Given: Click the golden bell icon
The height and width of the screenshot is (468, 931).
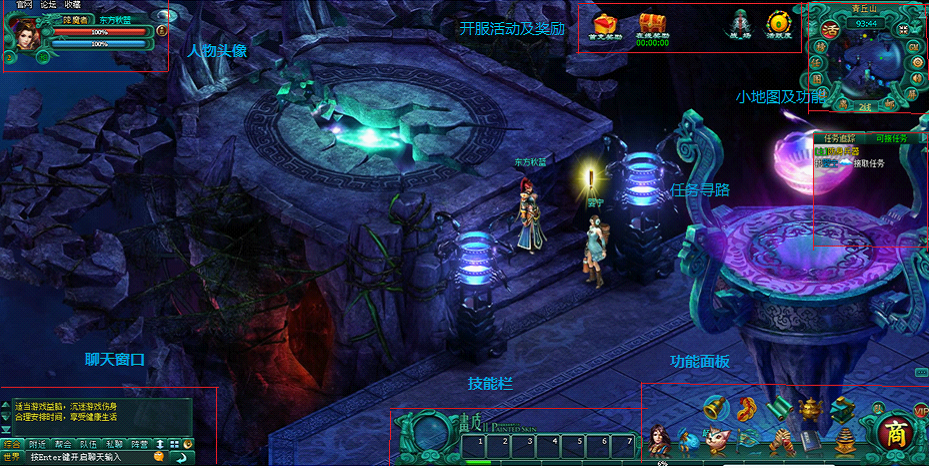Looking at the screenshot, I should click(x=714, y=407).
